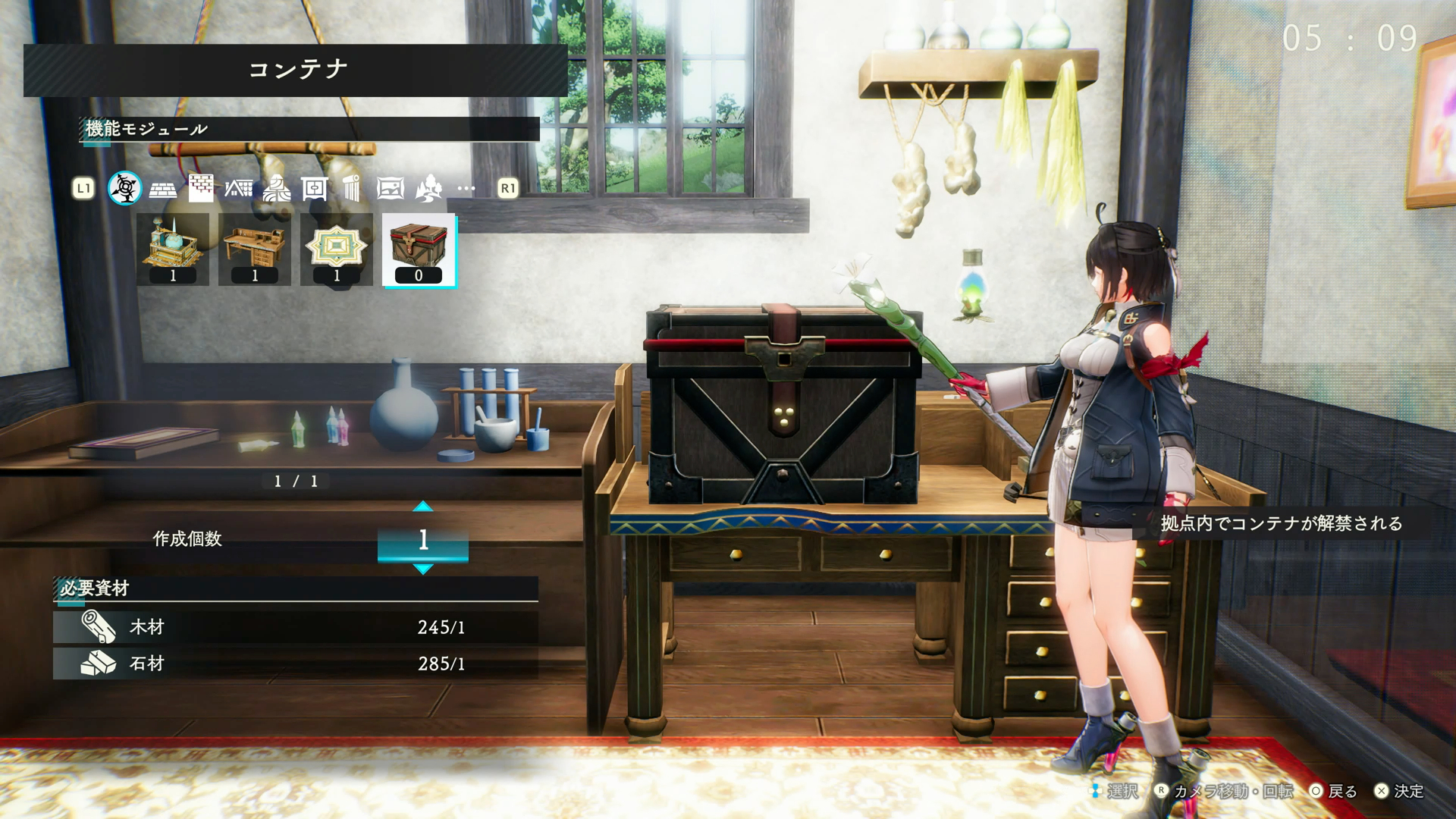1456x819 pixels.
Task: Increase the craft quantity with up arrow
Action: 423,507
